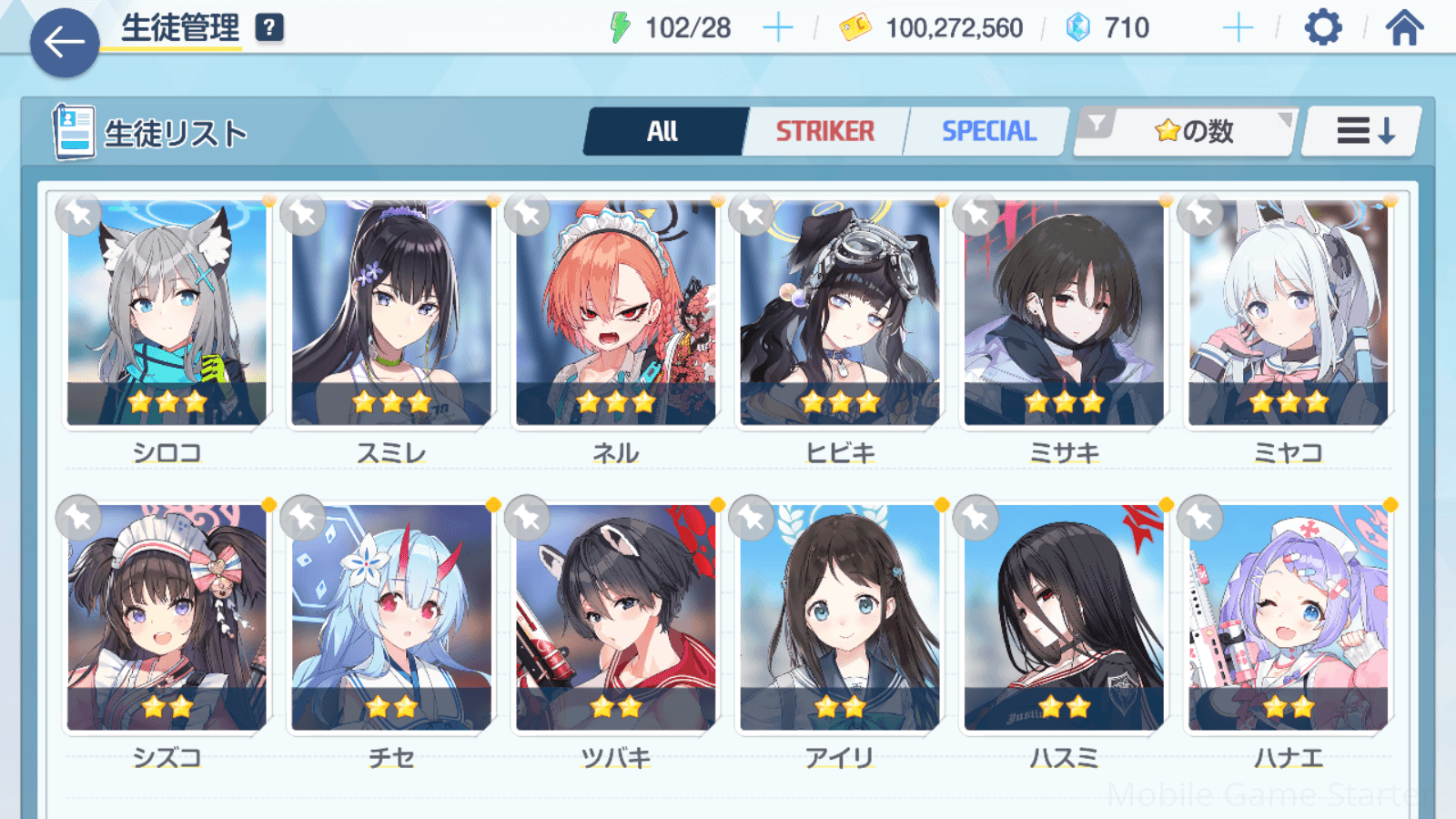Switch to the SPECIAL tab
1456x819 pixels.
click(x=988, y=132)
